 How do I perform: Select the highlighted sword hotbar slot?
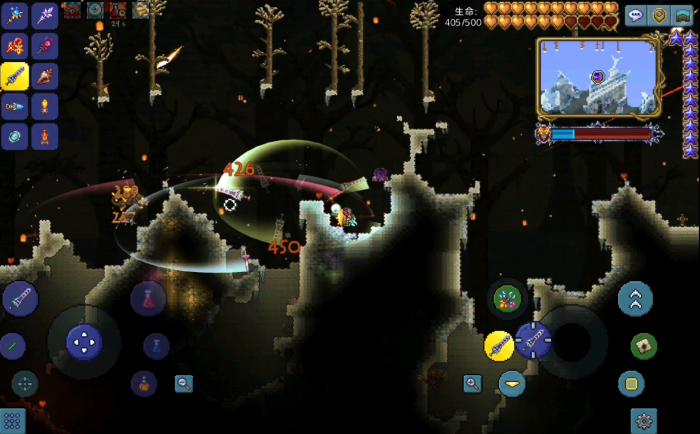pos(15,76)
